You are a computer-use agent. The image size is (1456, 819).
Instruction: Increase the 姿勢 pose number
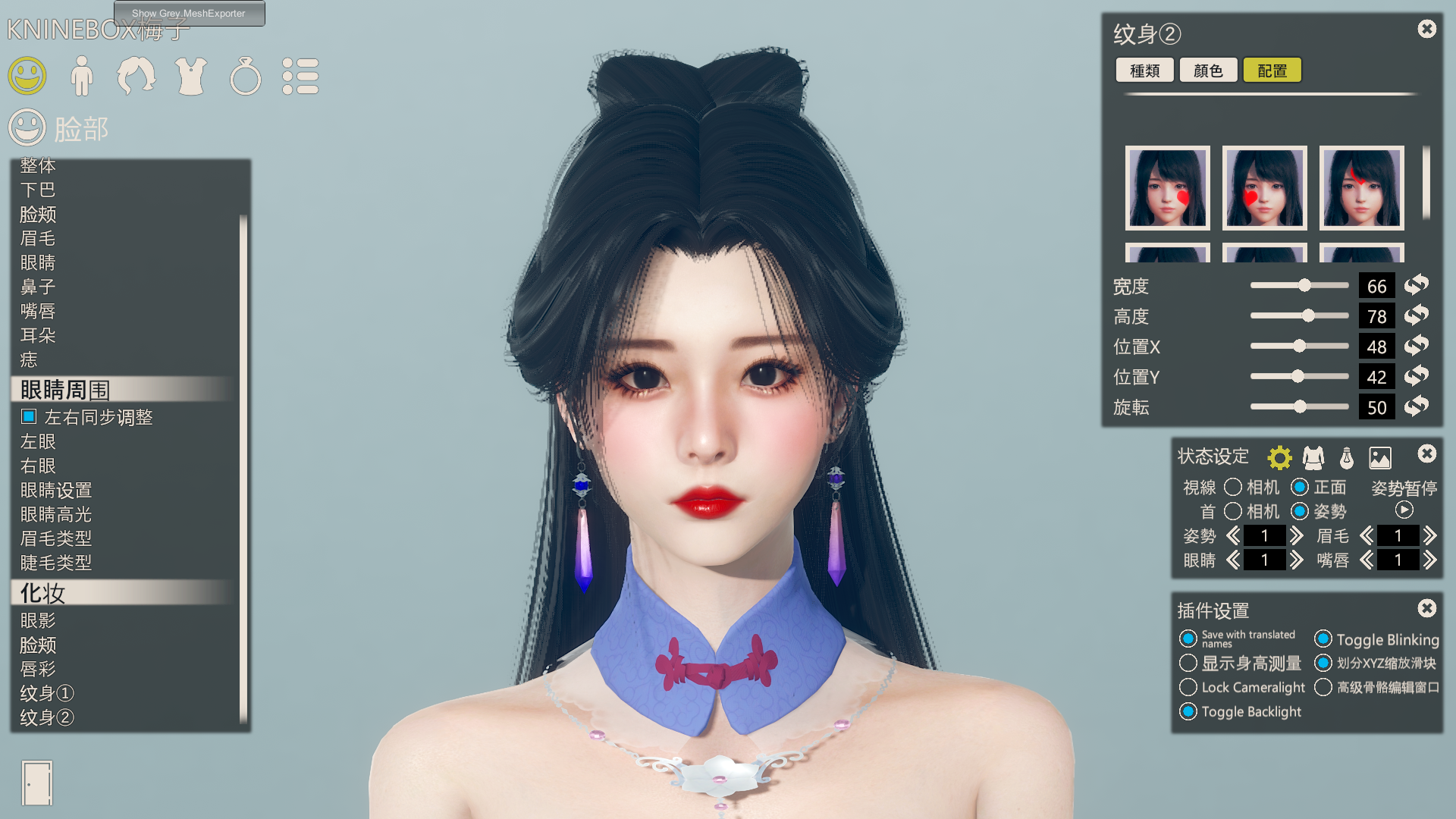coord(1297,536)
